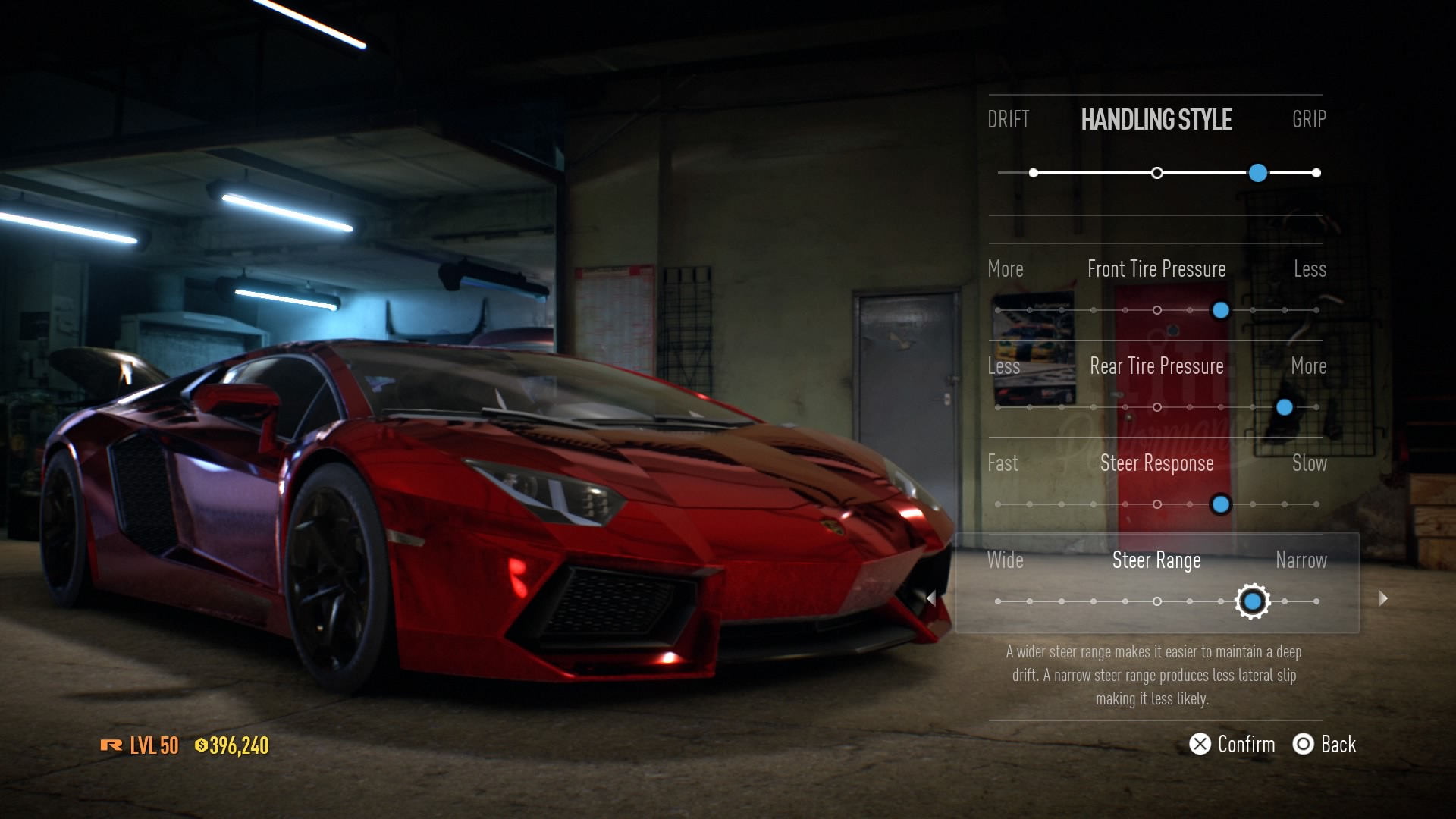
Task: Confirm the handling tuning changes
Action: click(1232, 744)
